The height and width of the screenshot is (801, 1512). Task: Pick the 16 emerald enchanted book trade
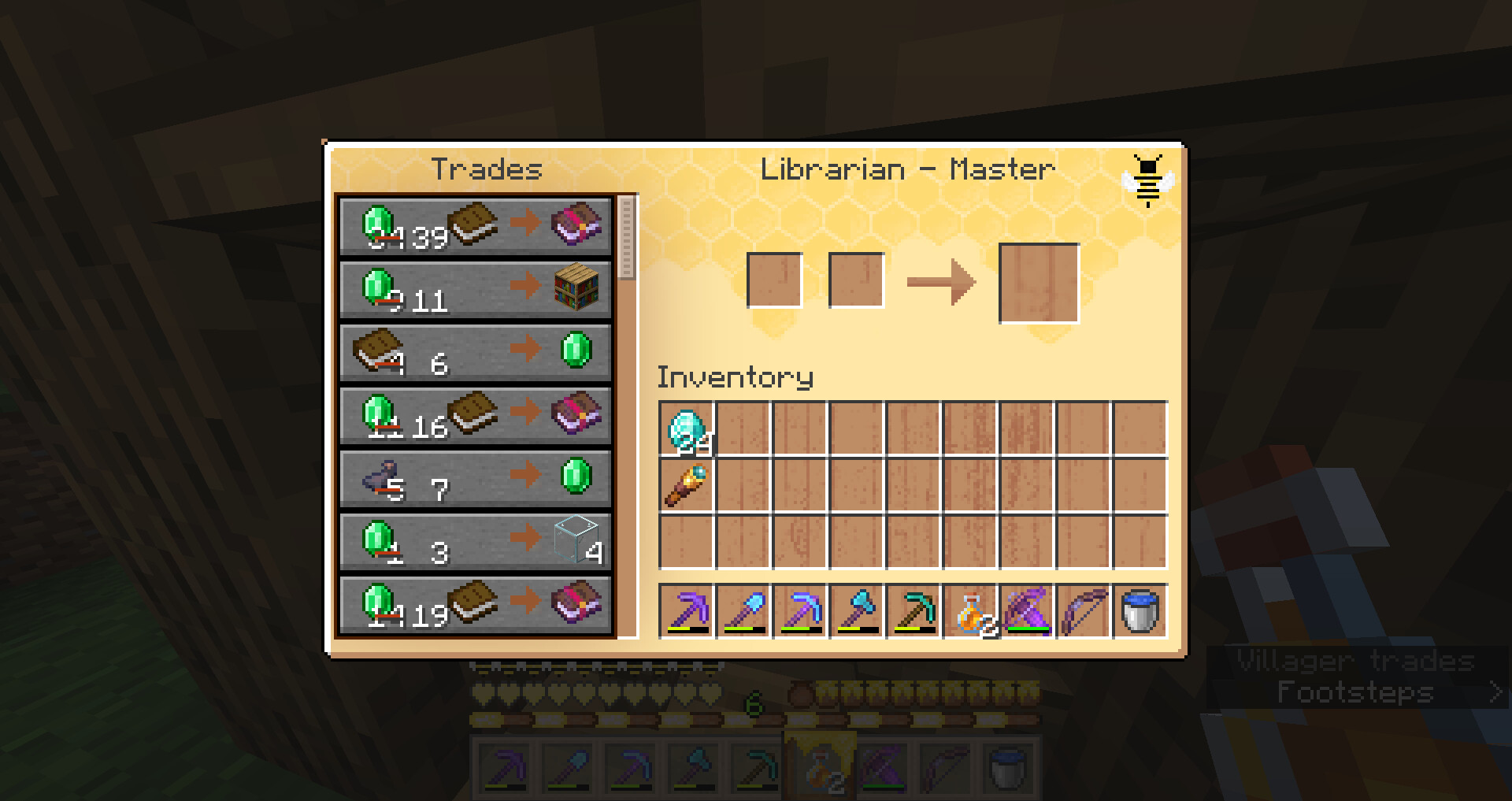click(x=475, y=416)
